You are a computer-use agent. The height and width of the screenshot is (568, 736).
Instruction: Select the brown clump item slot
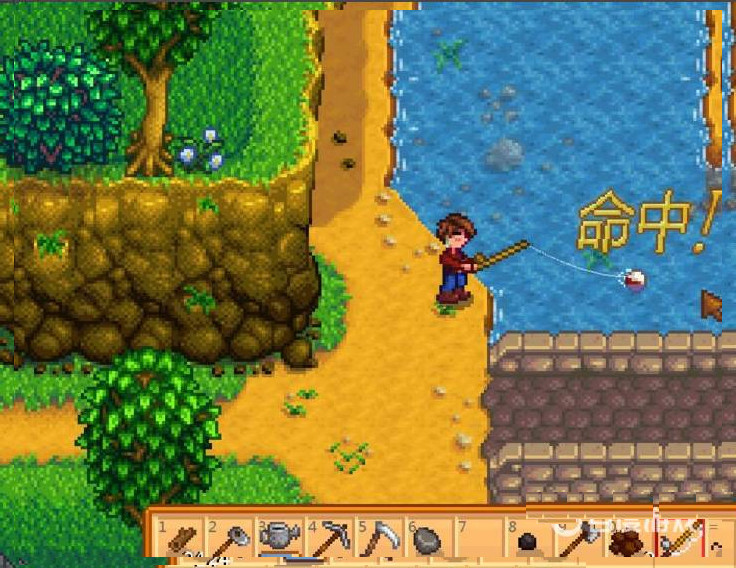(x=627, y=541)
